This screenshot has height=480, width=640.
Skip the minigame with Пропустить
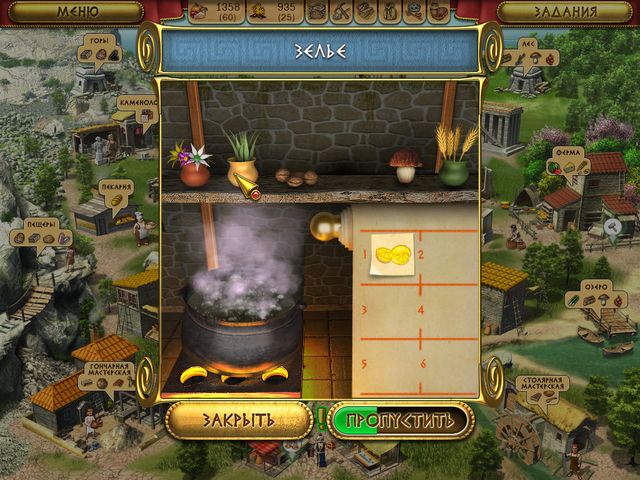click(x=400, y=420)
